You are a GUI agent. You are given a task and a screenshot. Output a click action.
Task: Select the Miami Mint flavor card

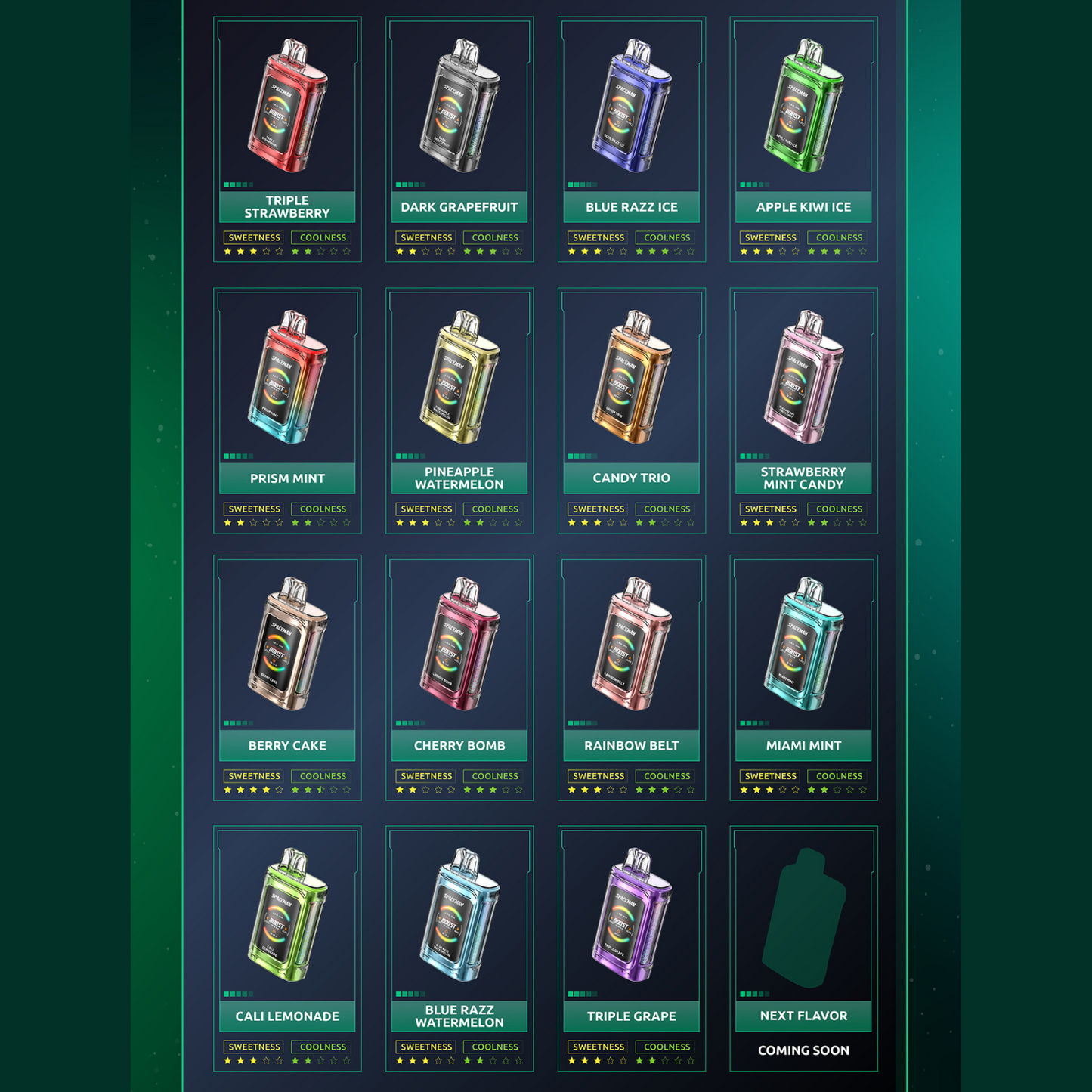(x=803, y=678)
